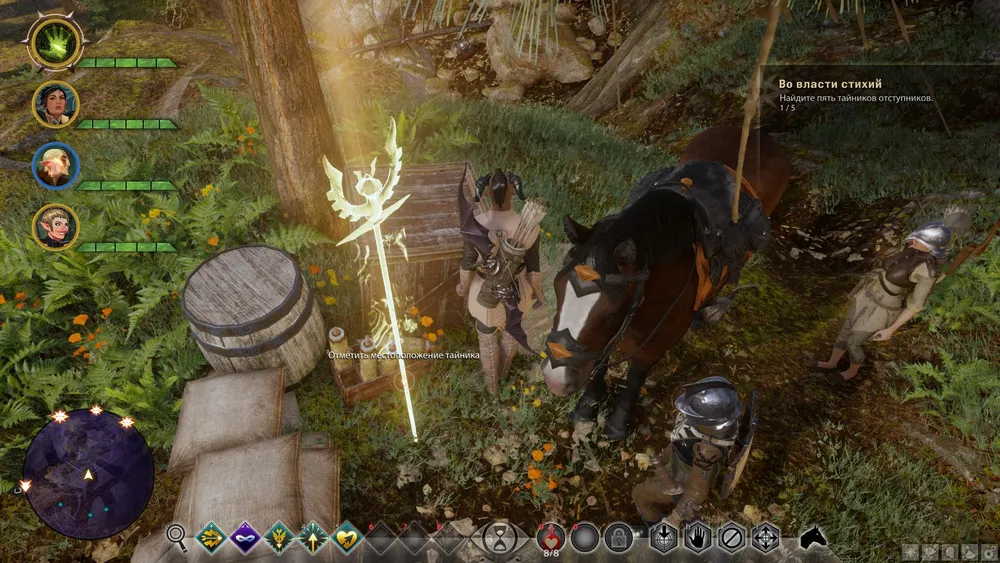
Task: Activate the purple mask stealth ability
Action: [x=245, y=538]
